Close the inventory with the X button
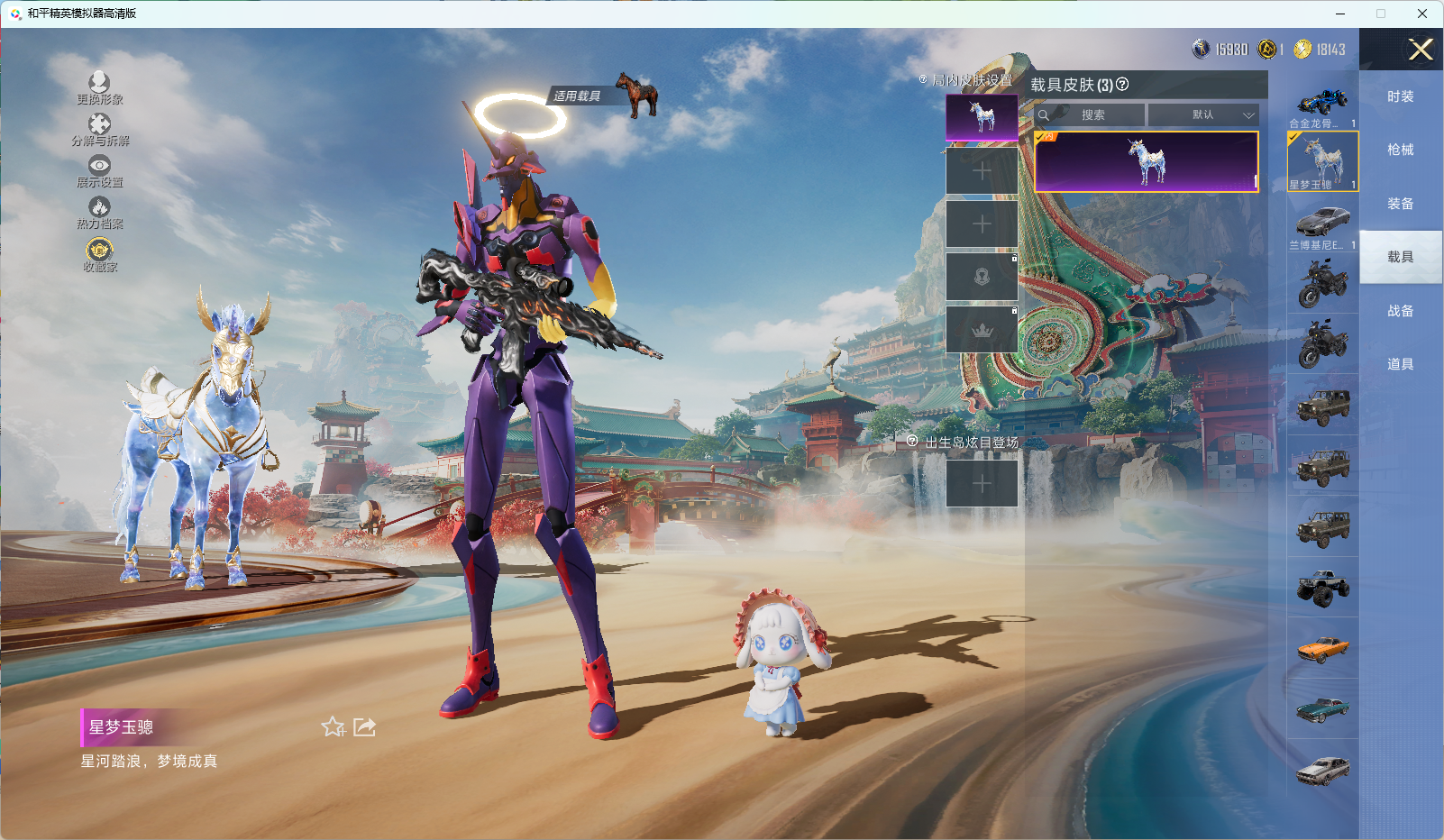The width and height of the screenshot is (1444, 840). [x=1421, y=50]
